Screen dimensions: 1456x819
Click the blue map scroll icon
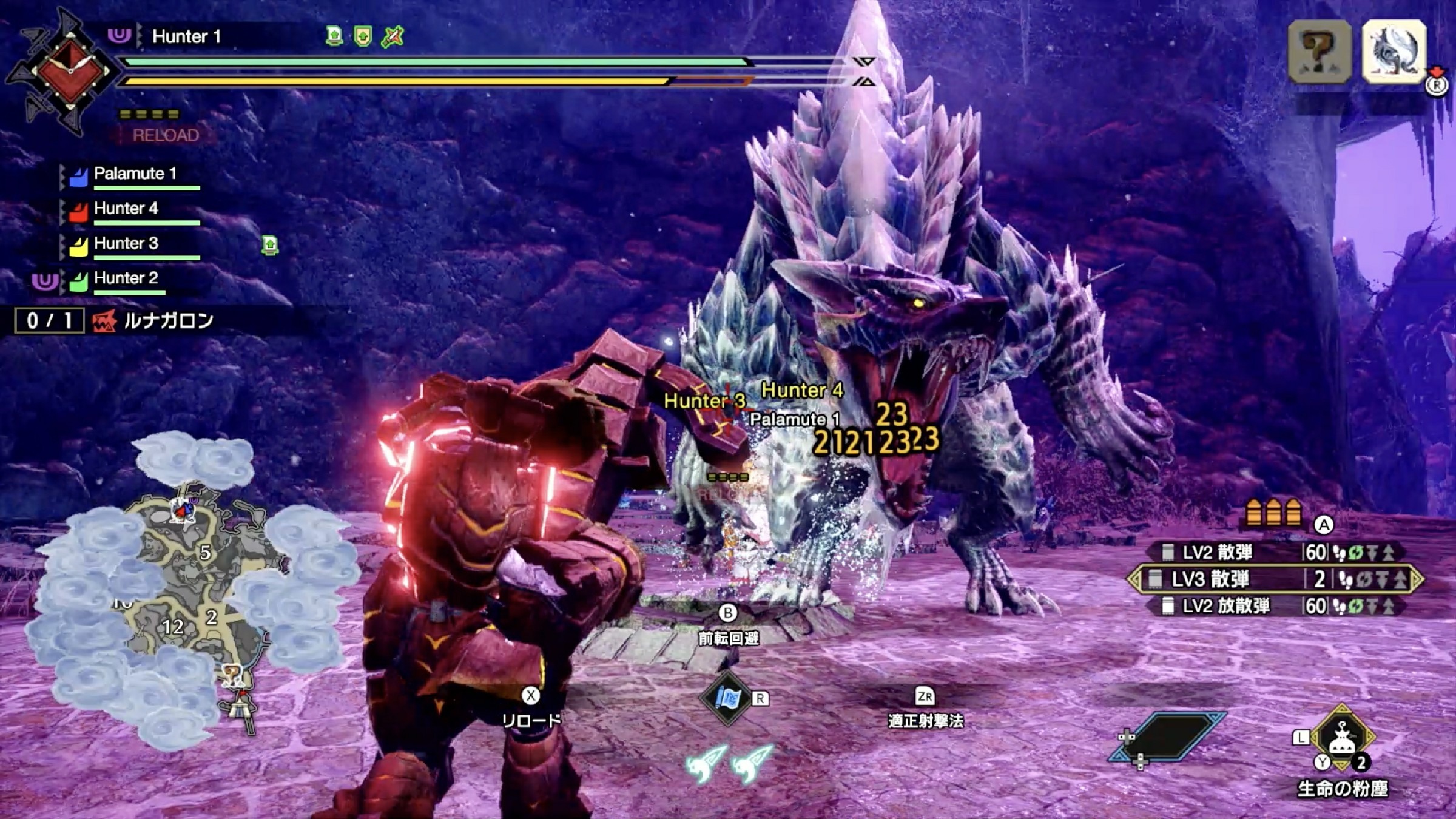[x=727, y=698]
